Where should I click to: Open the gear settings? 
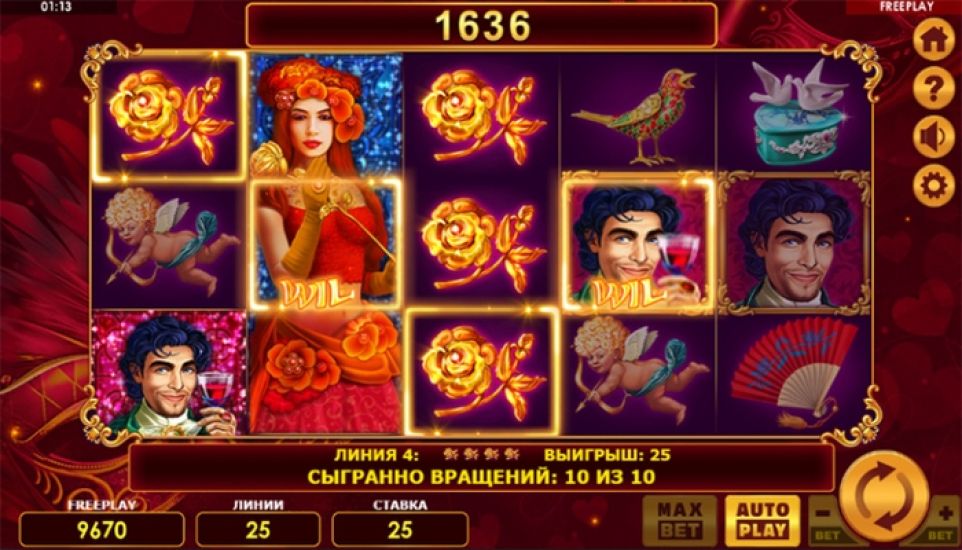point(934,185)
